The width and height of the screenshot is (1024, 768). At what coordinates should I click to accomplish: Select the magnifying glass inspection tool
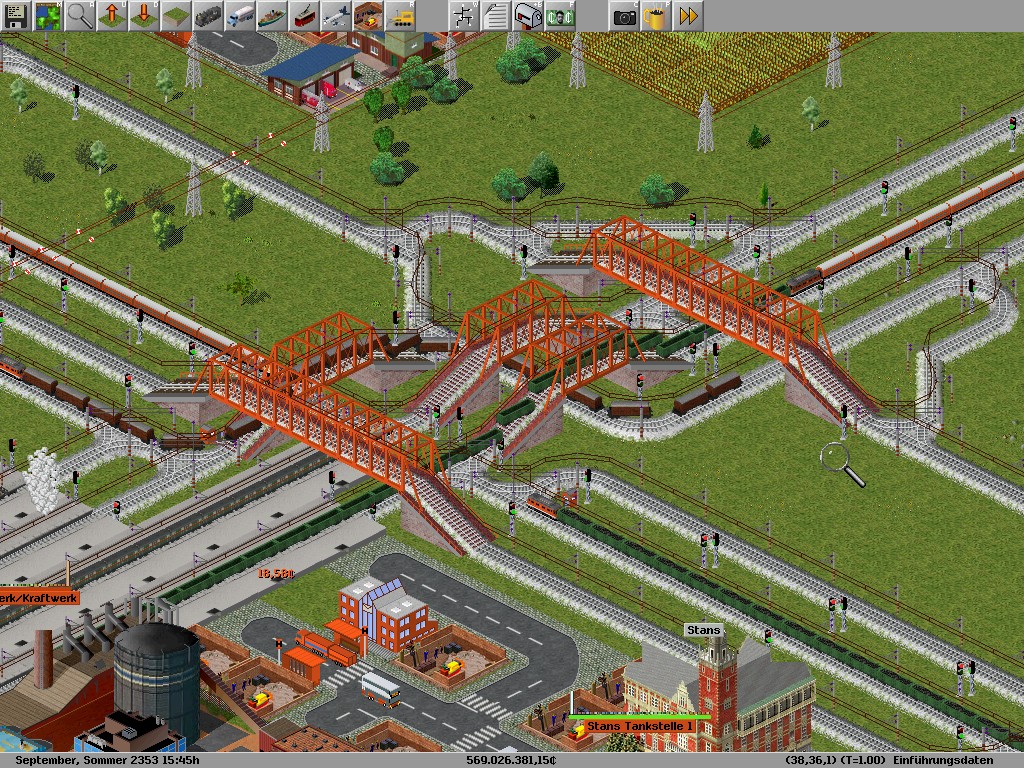click(x=80, y=16)
